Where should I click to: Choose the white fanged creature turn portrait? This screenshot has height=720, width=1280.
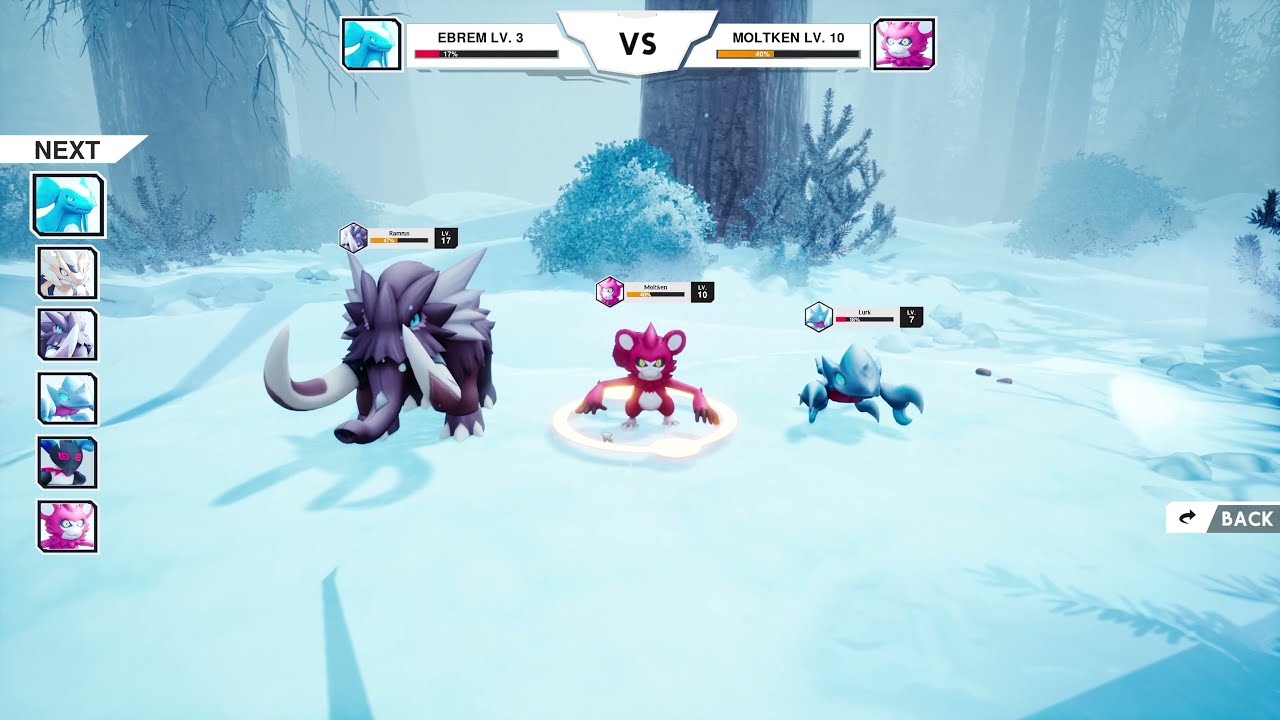coord(68,272)
